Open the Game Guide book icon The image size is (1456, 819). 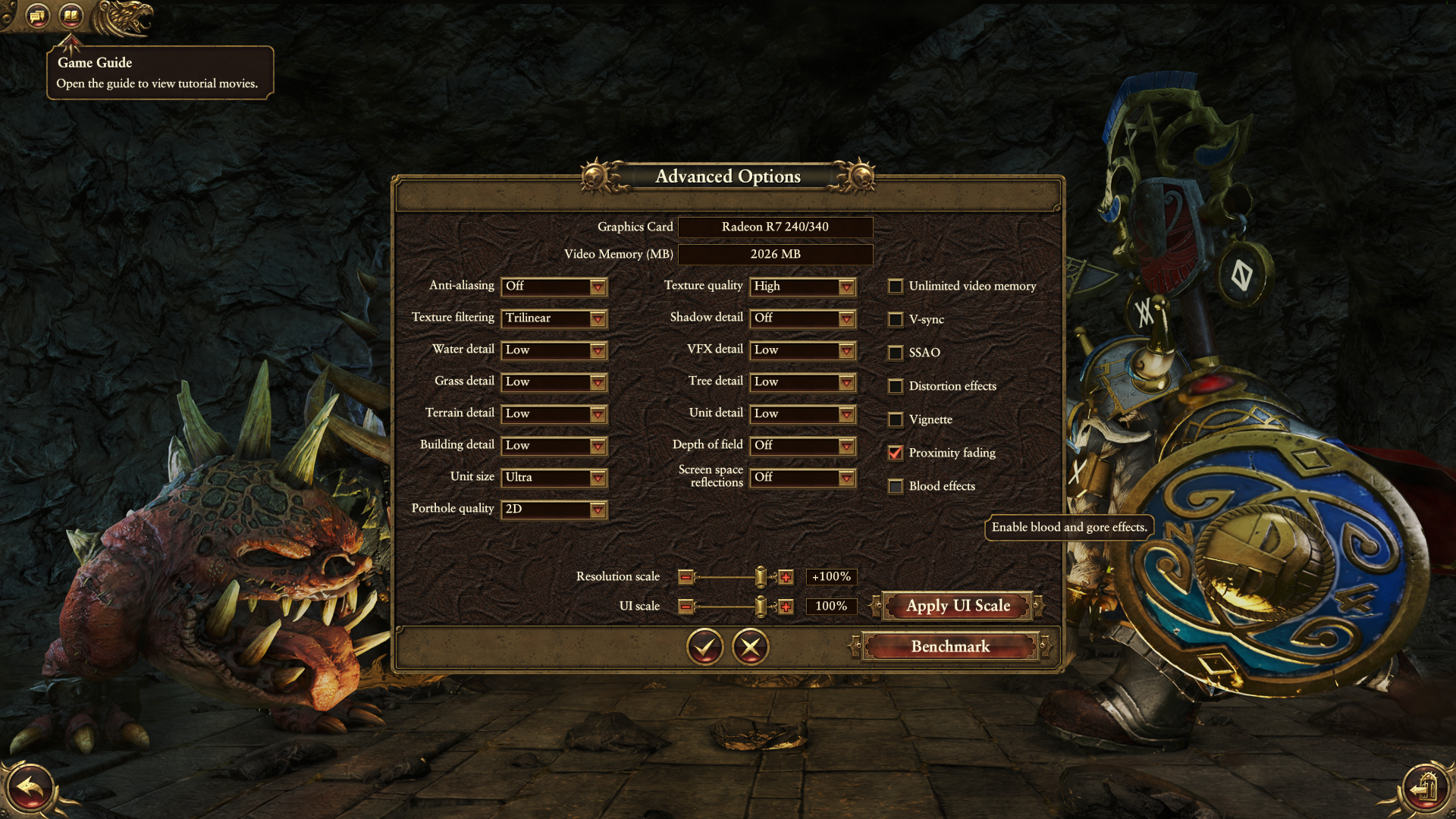coord(71,15)
